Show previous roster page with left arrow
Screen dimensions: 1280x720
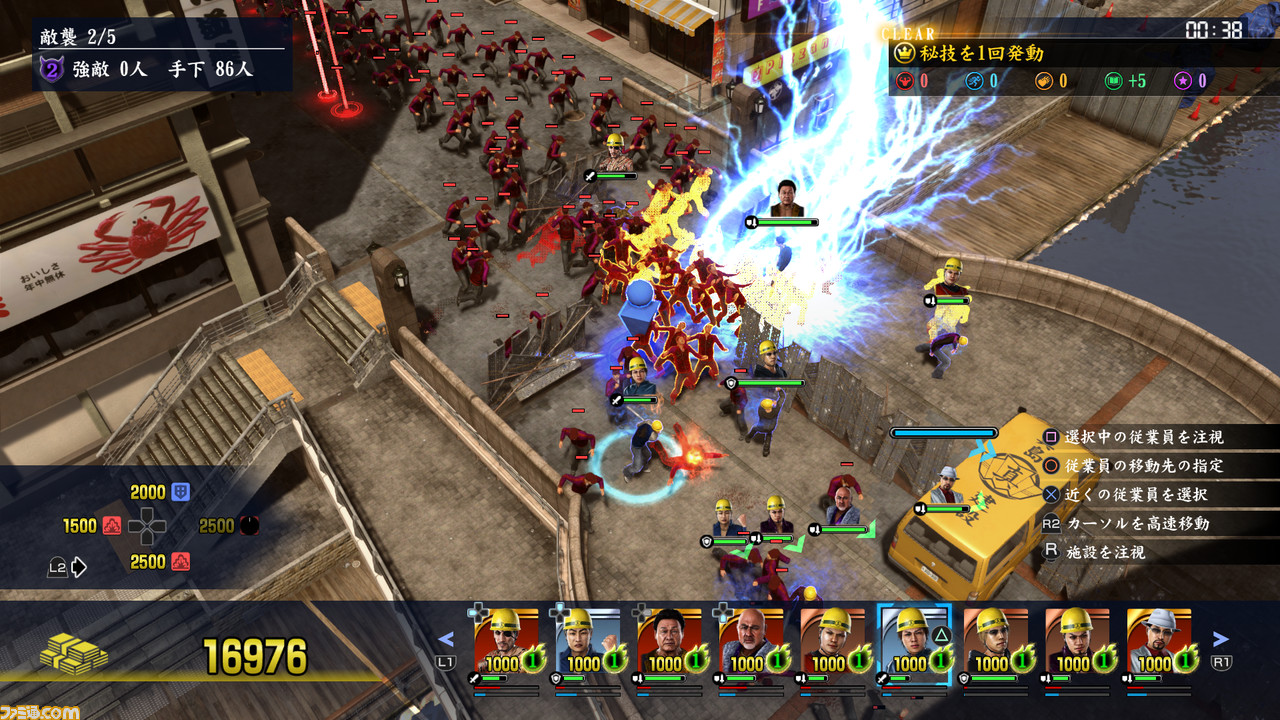click(446, 640)
